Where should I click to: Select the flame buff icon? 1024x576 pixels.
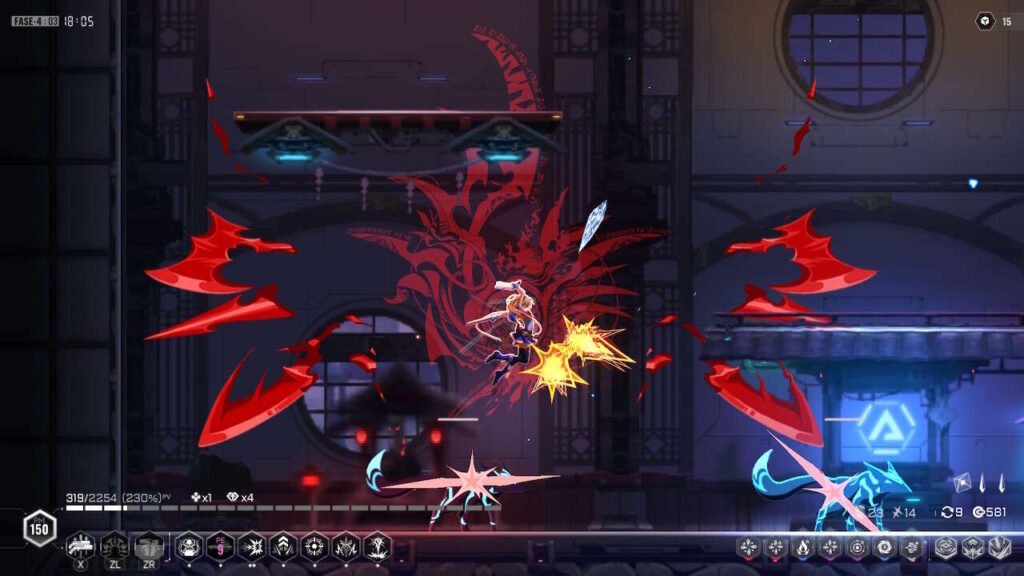coord(803,547)
